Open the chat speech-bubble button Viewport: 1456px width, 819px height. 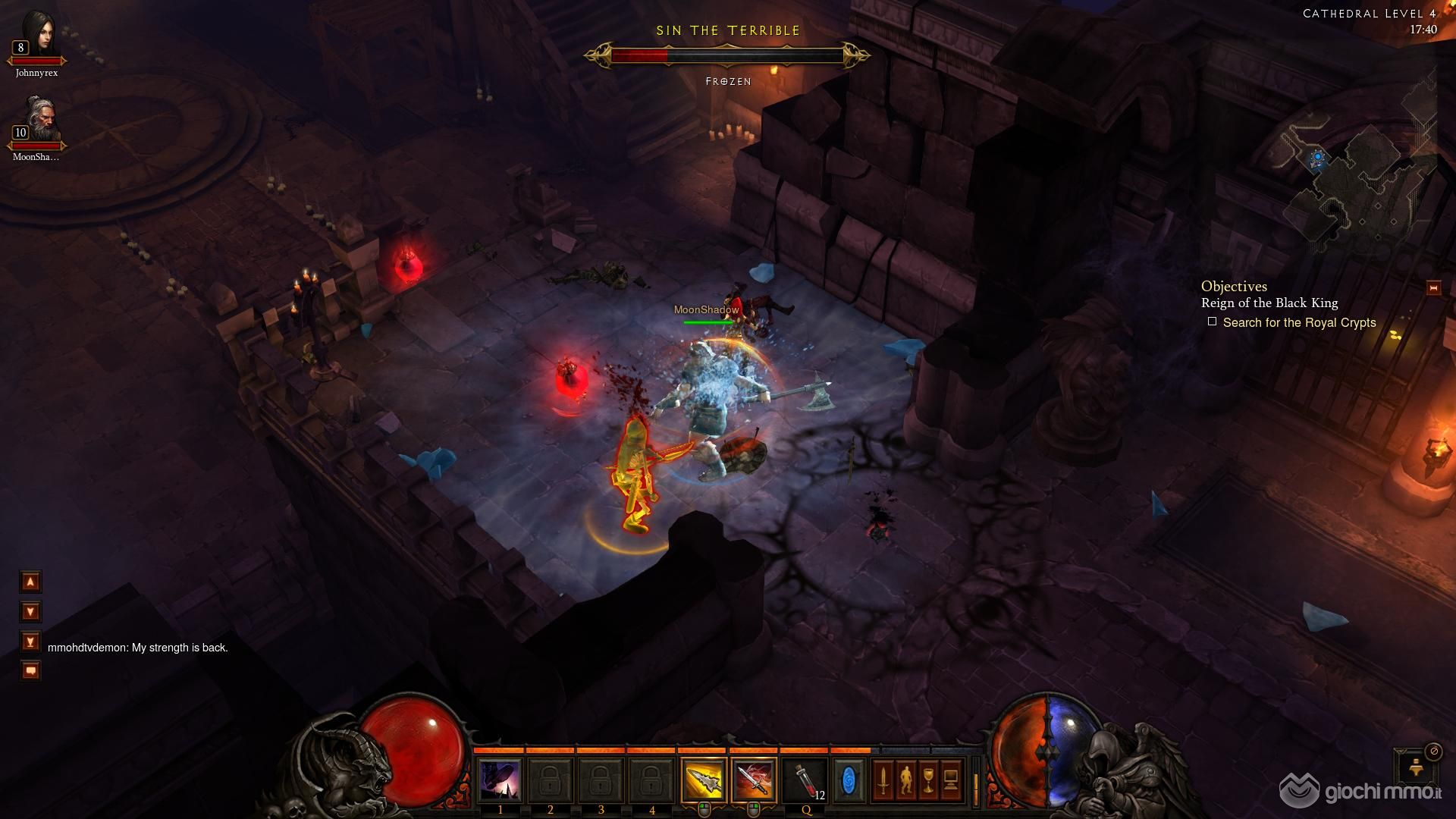[30, 670]
